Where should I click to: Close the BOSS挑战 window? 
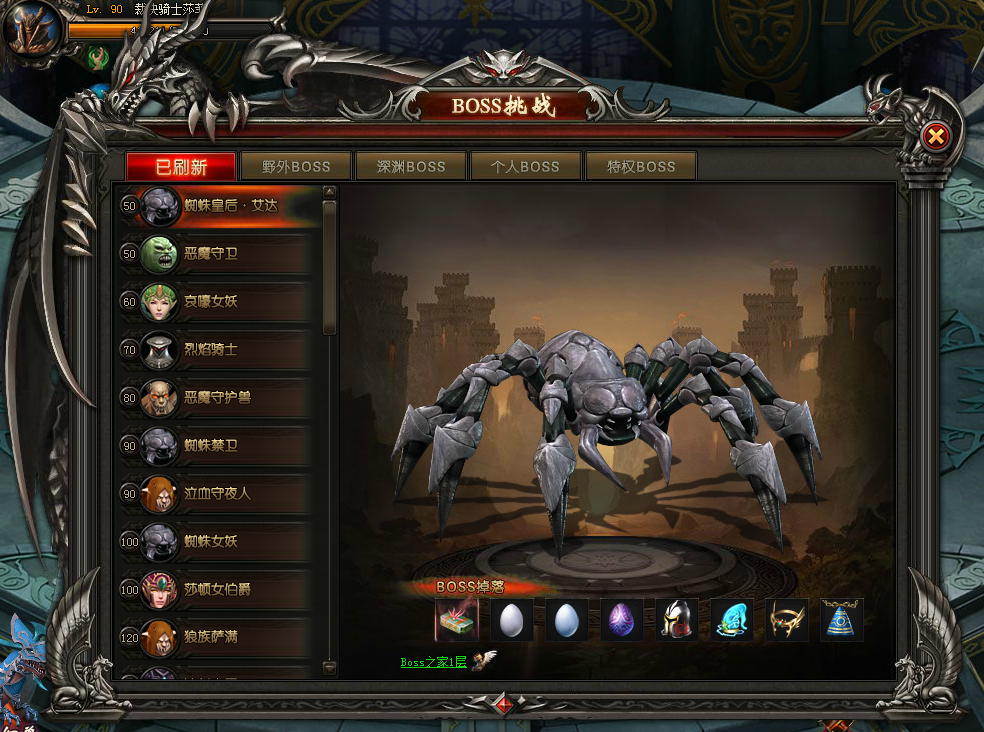[x=935, y=137]
